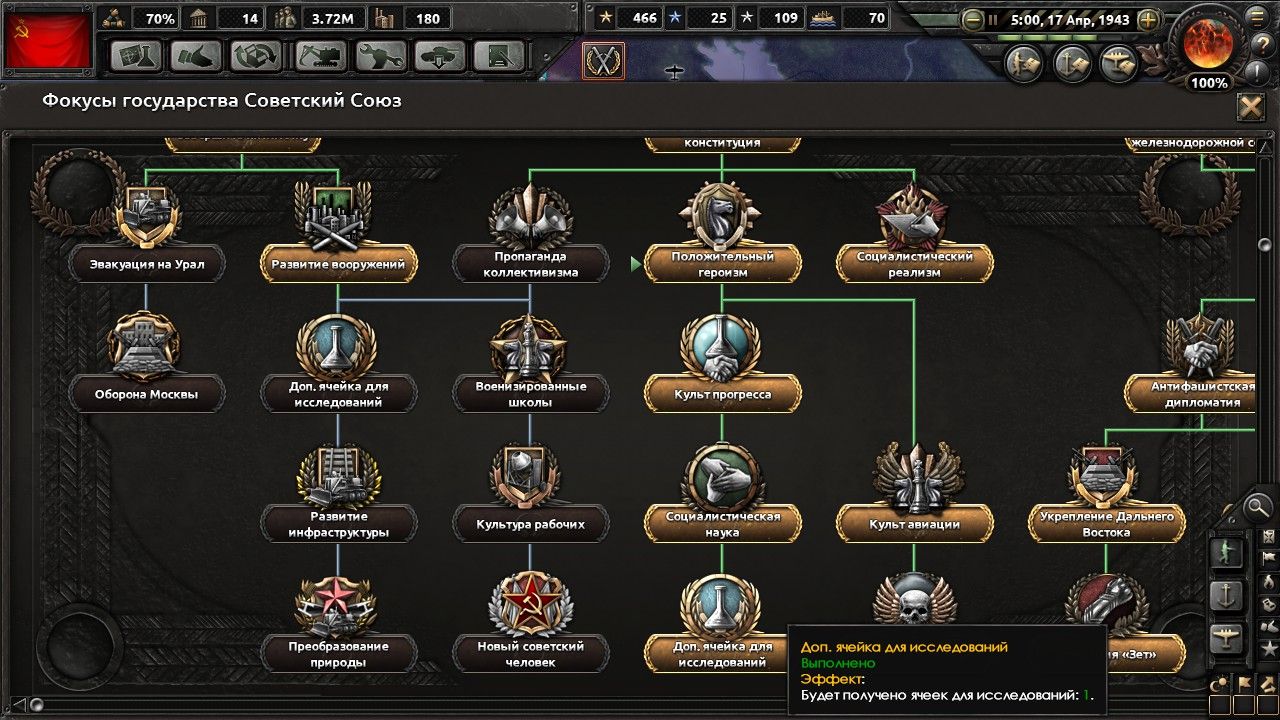Pick the Новый советский человек focus

point(530,654)
